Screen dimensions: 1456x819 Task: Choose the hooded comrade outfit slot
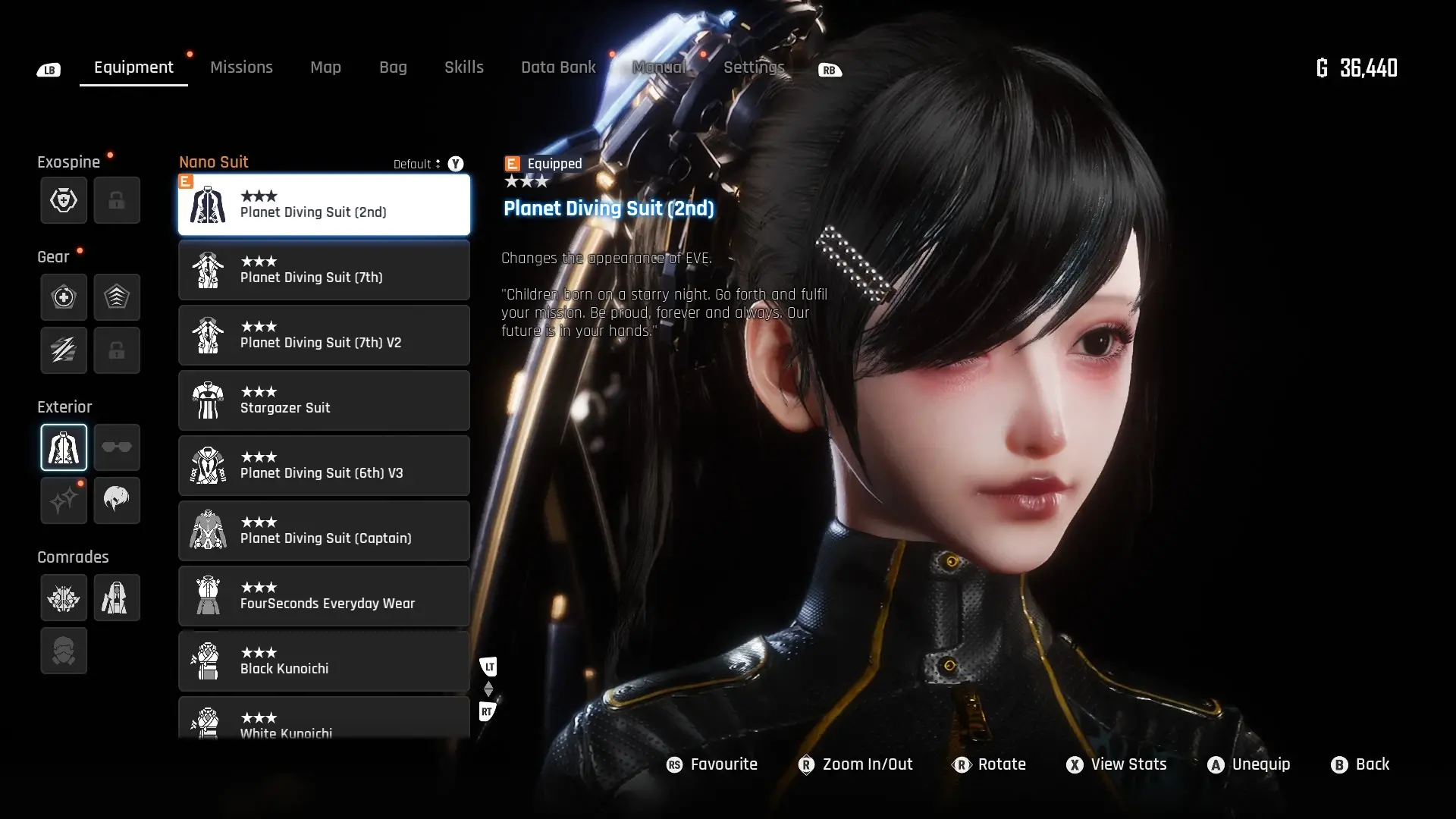[117, 598]
